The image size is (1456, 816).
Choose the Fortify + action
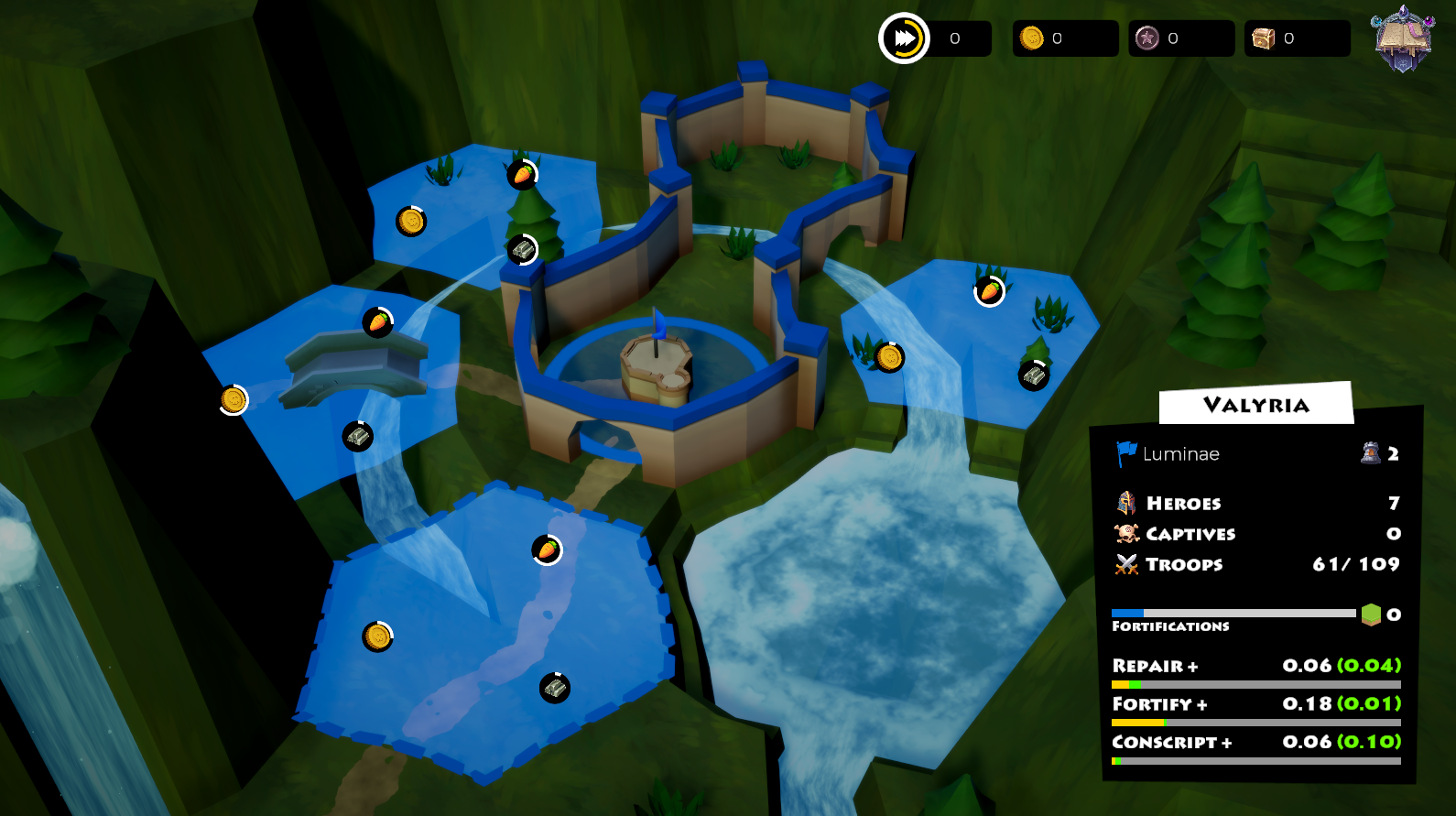pos(1159,704)
